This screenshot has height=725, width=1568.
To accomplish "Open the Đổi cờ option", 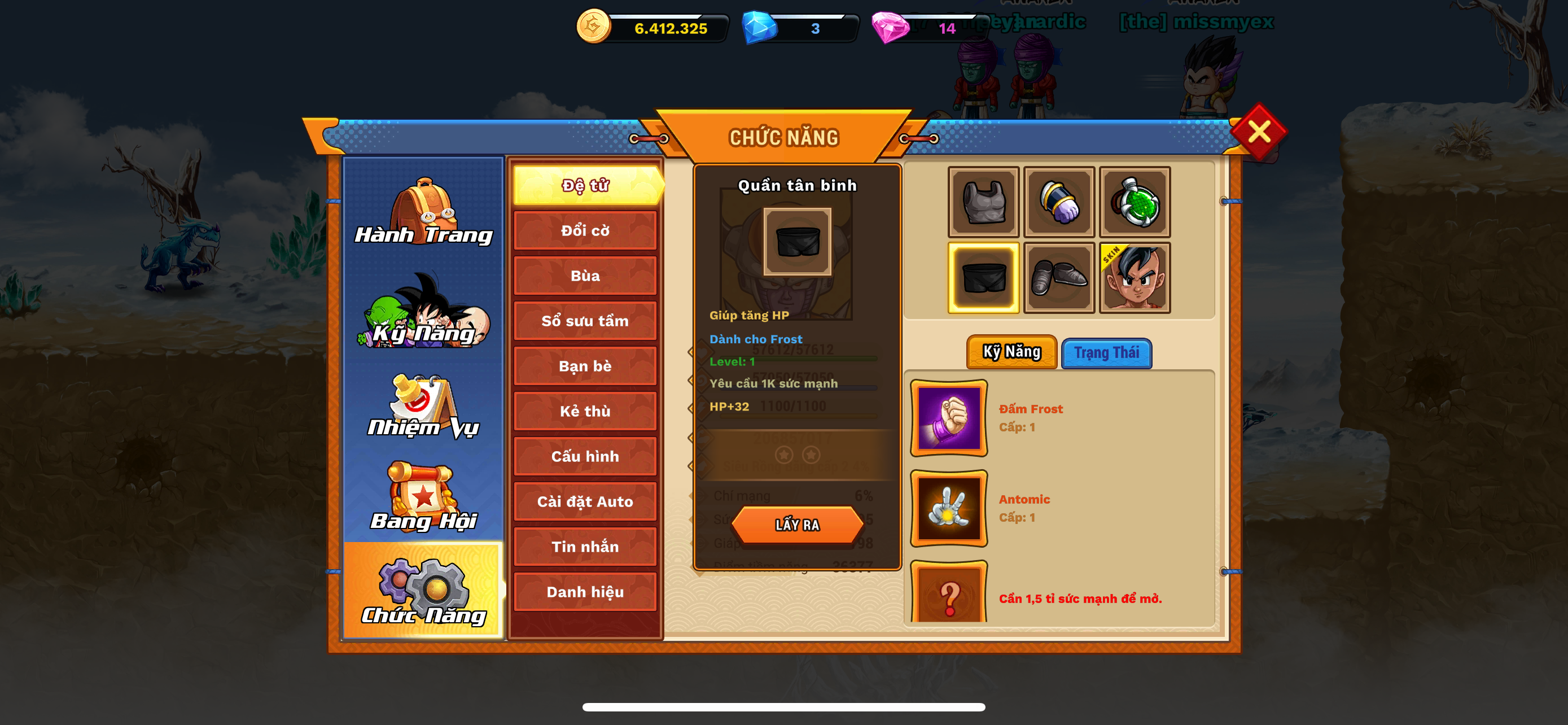I will (x=585, y=231).
